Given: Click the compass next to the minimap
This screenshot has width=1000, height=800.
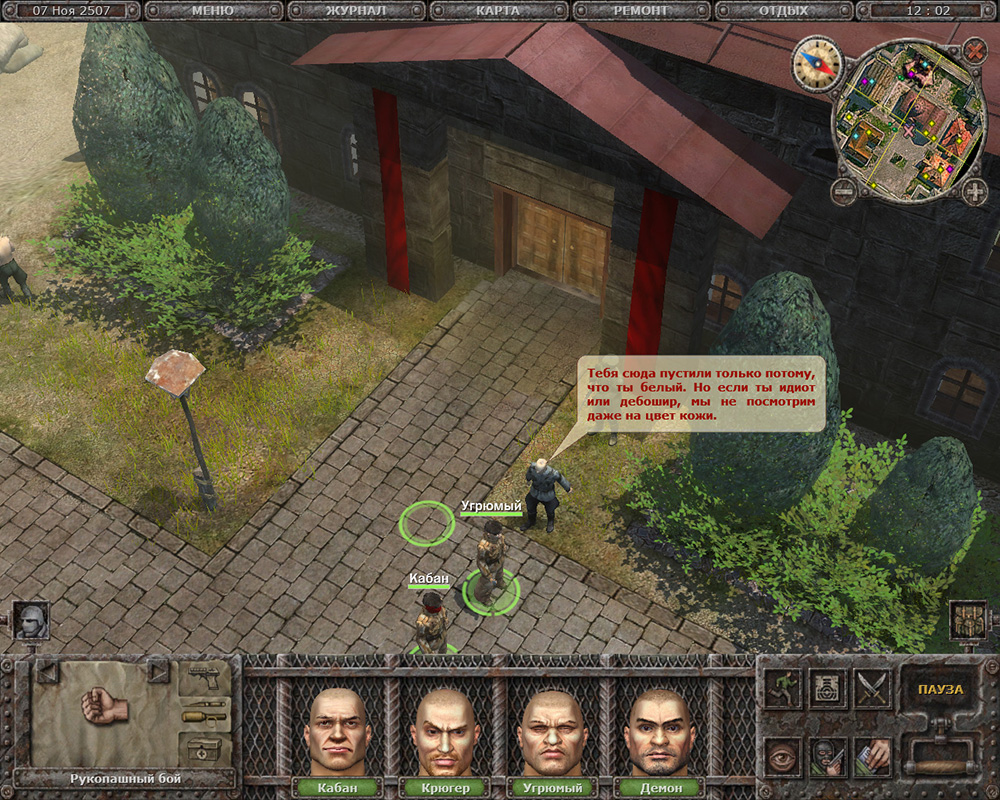Looking at the screenshot, I should (x=817, y=63).
